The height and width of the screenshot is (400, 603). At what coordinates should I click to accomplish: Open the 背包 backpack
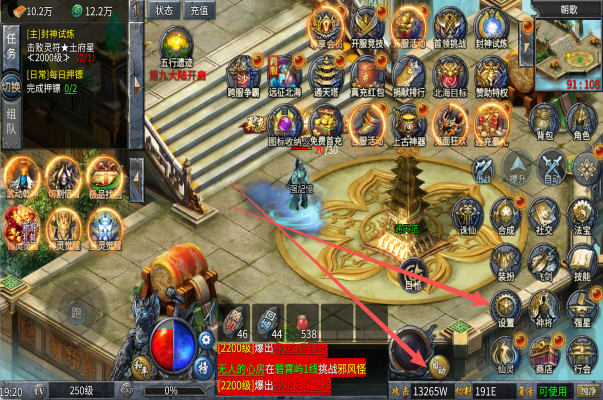pyautogui.click(x=543, y=120)
